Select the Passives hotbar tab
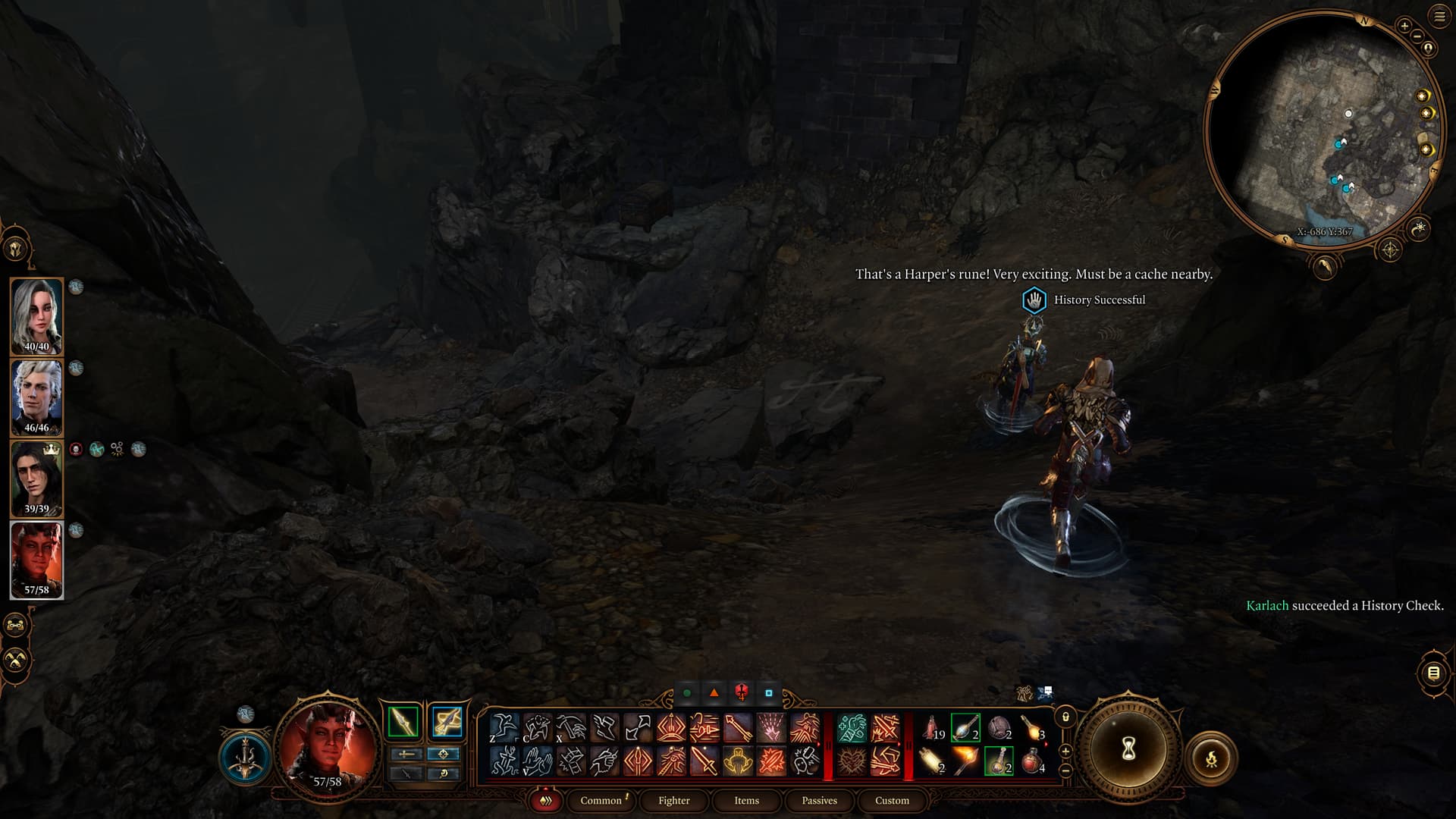Screen dimensions: 1456x819 [x=819, y=800]
